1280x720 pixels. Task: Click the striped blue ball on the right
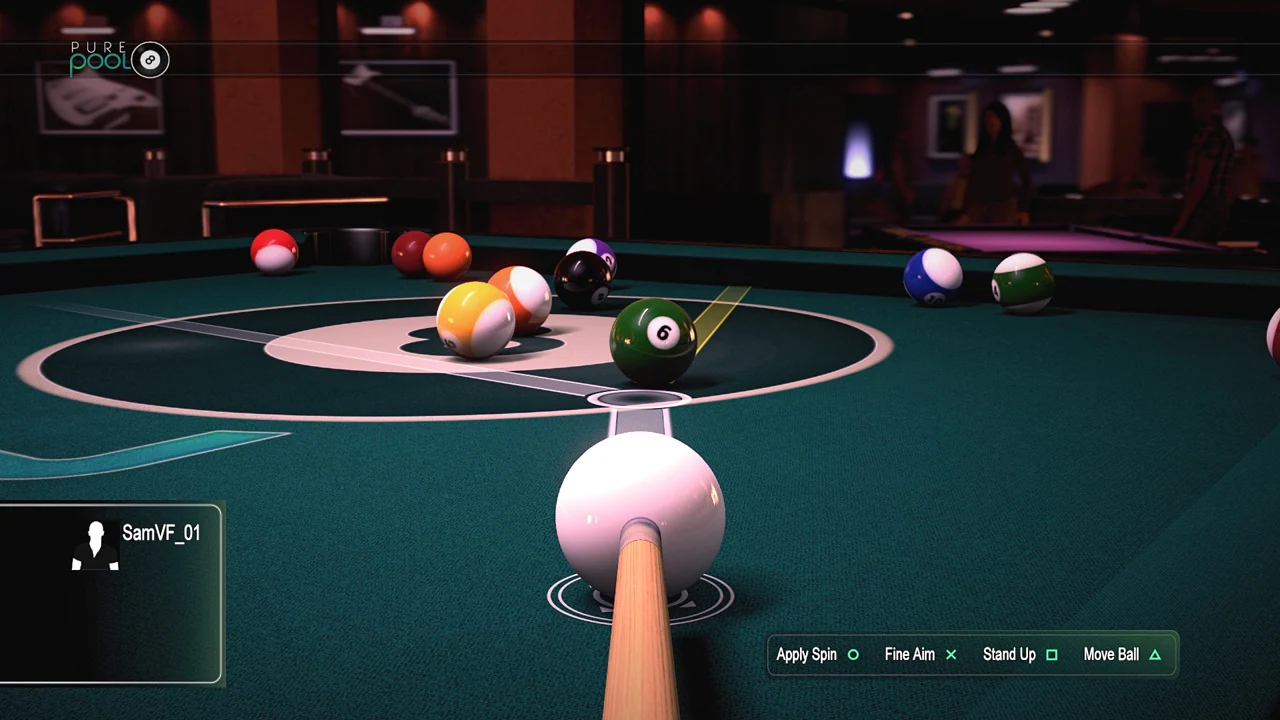pyautogui.click(x=932, y=275)
